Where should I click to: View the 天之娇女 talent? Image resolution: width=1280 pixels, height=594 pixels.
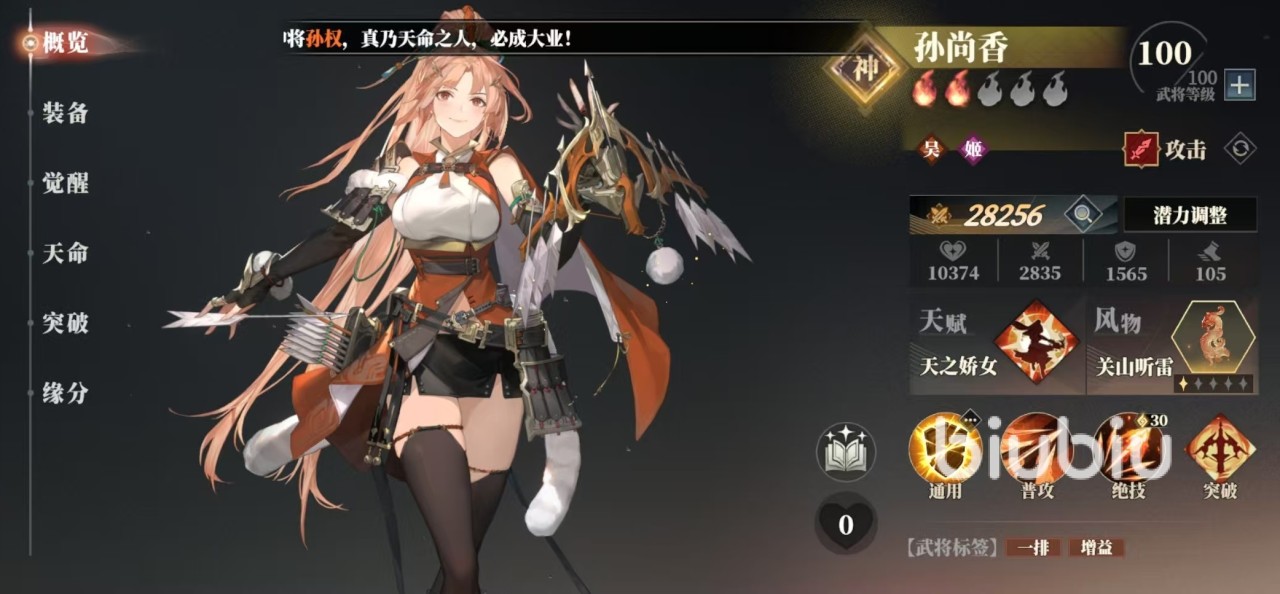(x=1039, y=342)
